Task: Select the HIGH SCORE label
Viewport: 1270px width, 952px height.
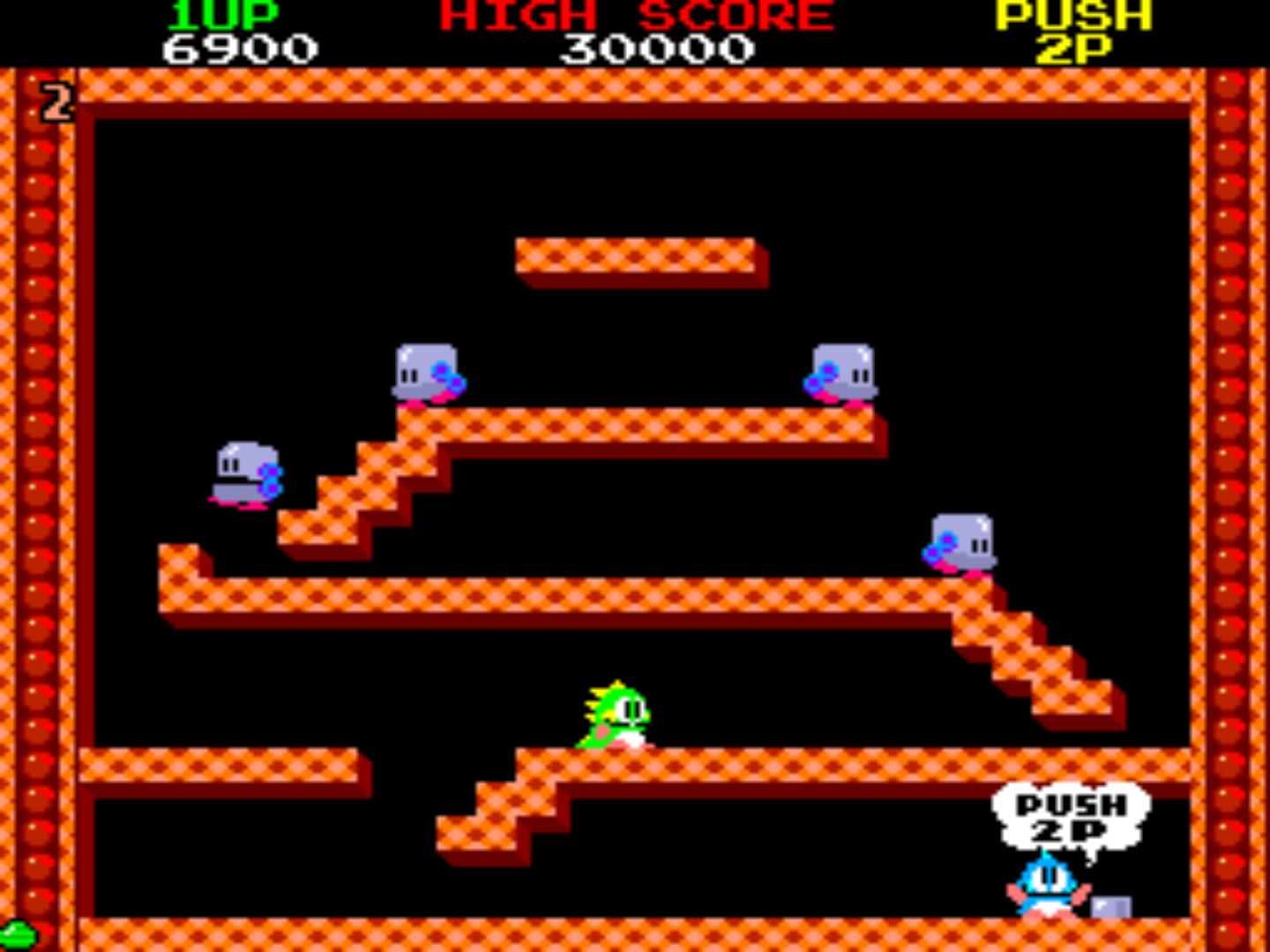Action: click(x=633, y=15)
